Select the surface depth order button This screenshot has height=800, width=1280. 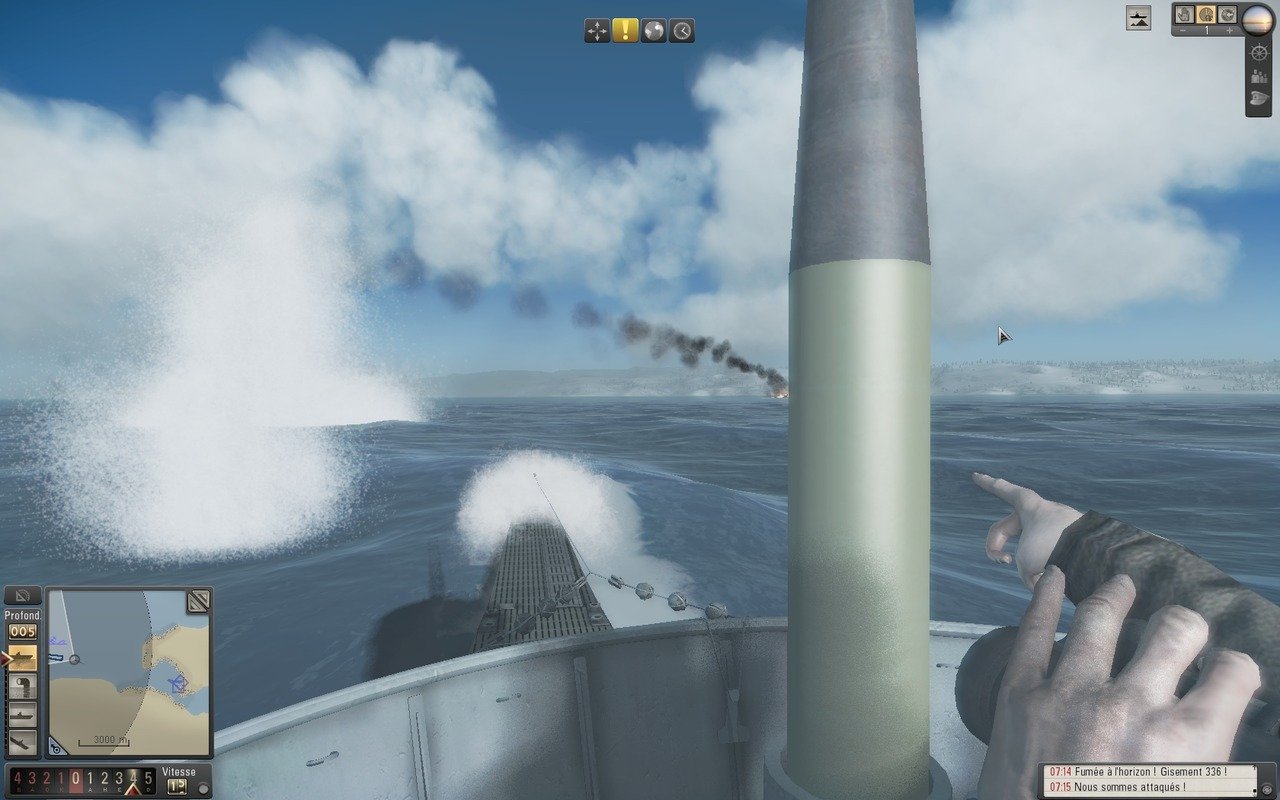(22, 657)
